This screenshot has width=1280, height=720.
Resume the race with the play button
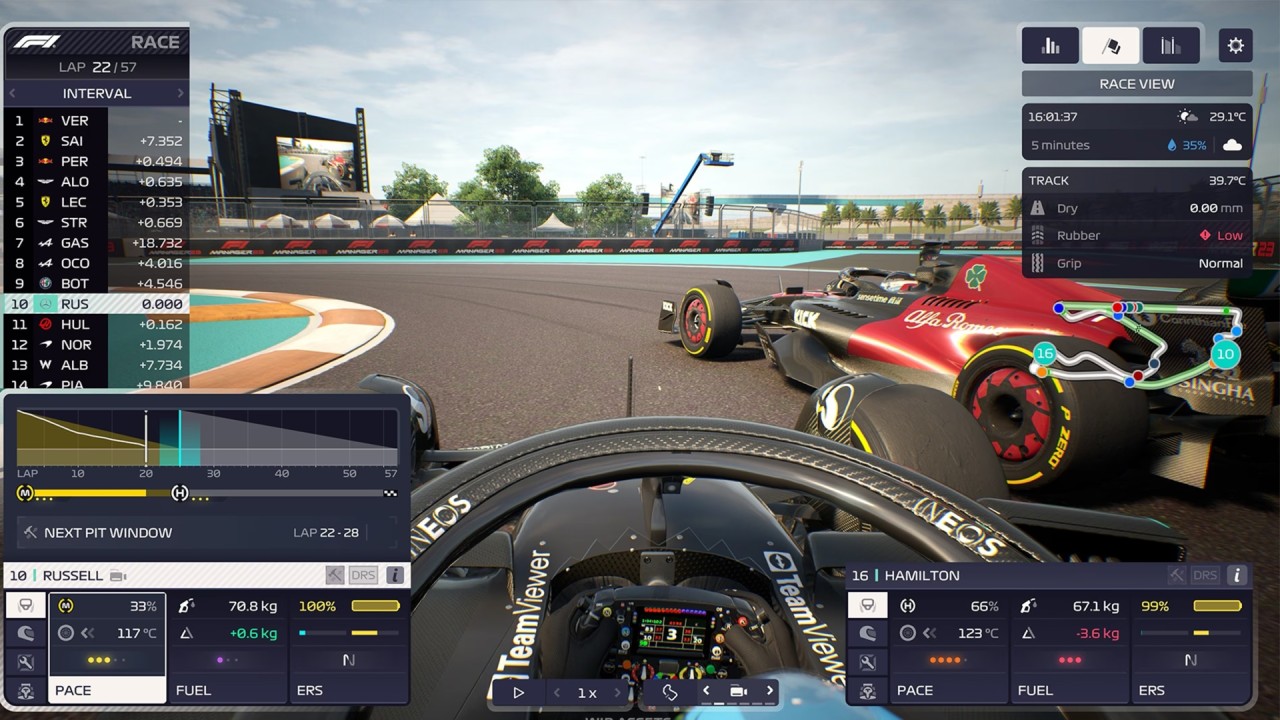click(518, 692)
